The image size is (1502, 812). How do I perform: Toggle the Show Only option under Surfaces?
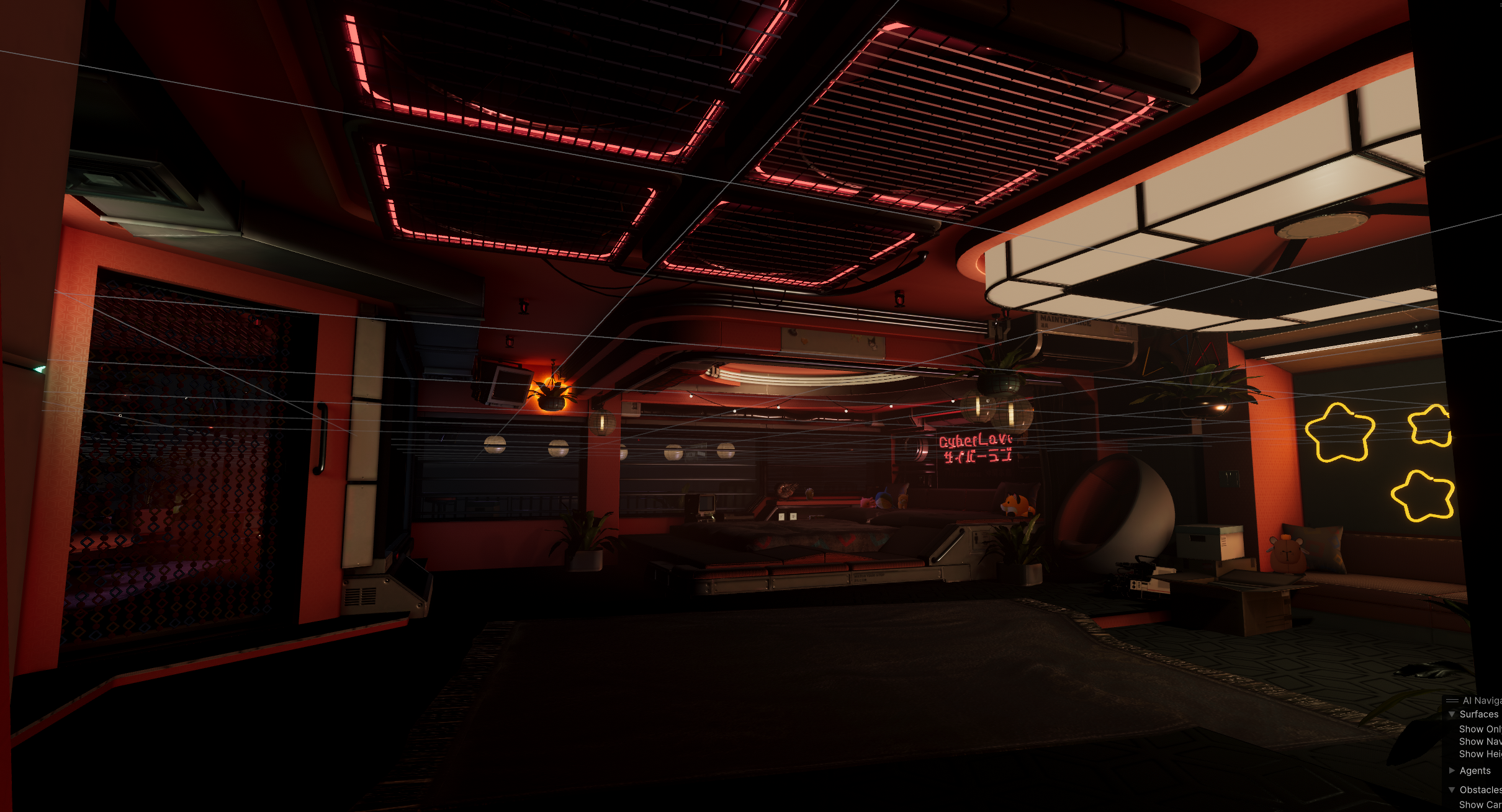click(1480, 729)
